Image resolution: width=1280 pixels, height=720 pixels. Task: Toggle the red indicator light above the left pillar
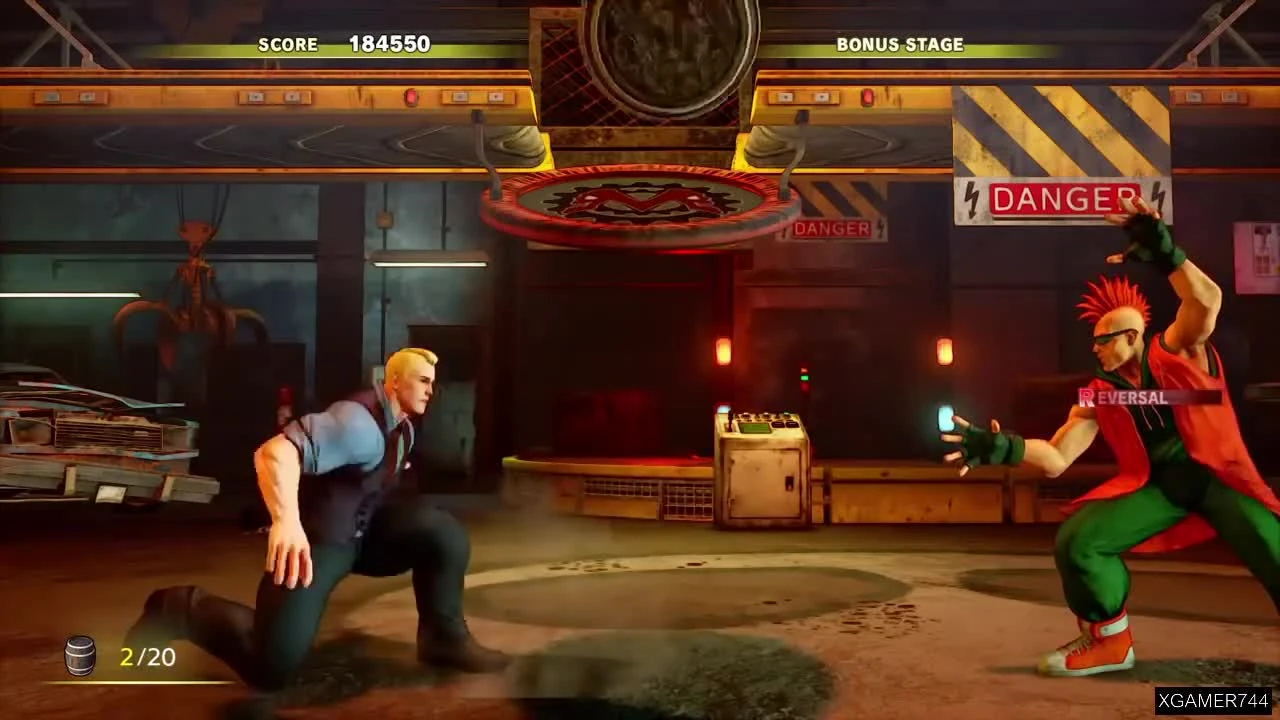click(410, 97)
